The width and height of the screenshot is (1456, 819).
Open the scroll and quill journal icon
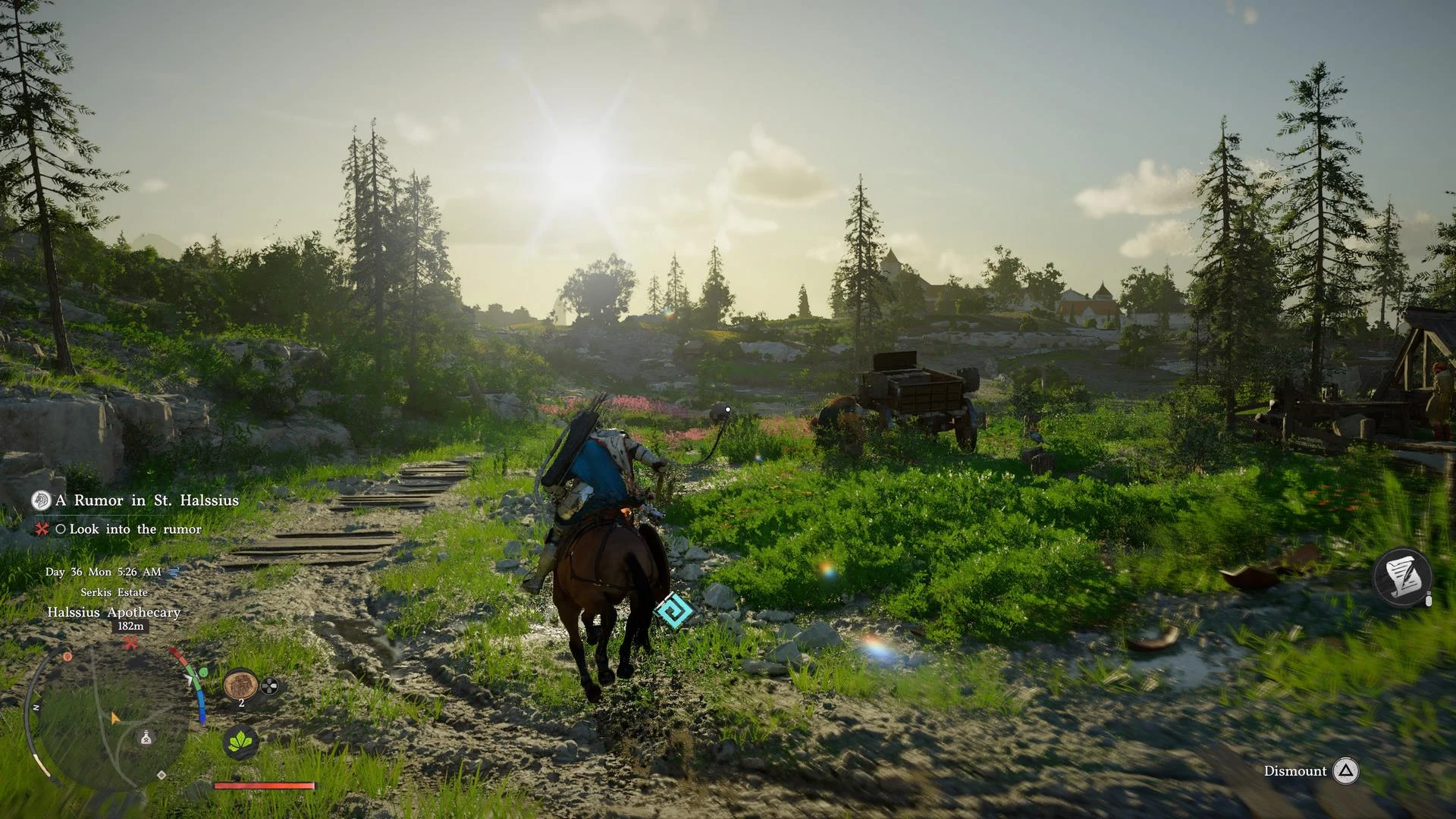pos(1402,576)
